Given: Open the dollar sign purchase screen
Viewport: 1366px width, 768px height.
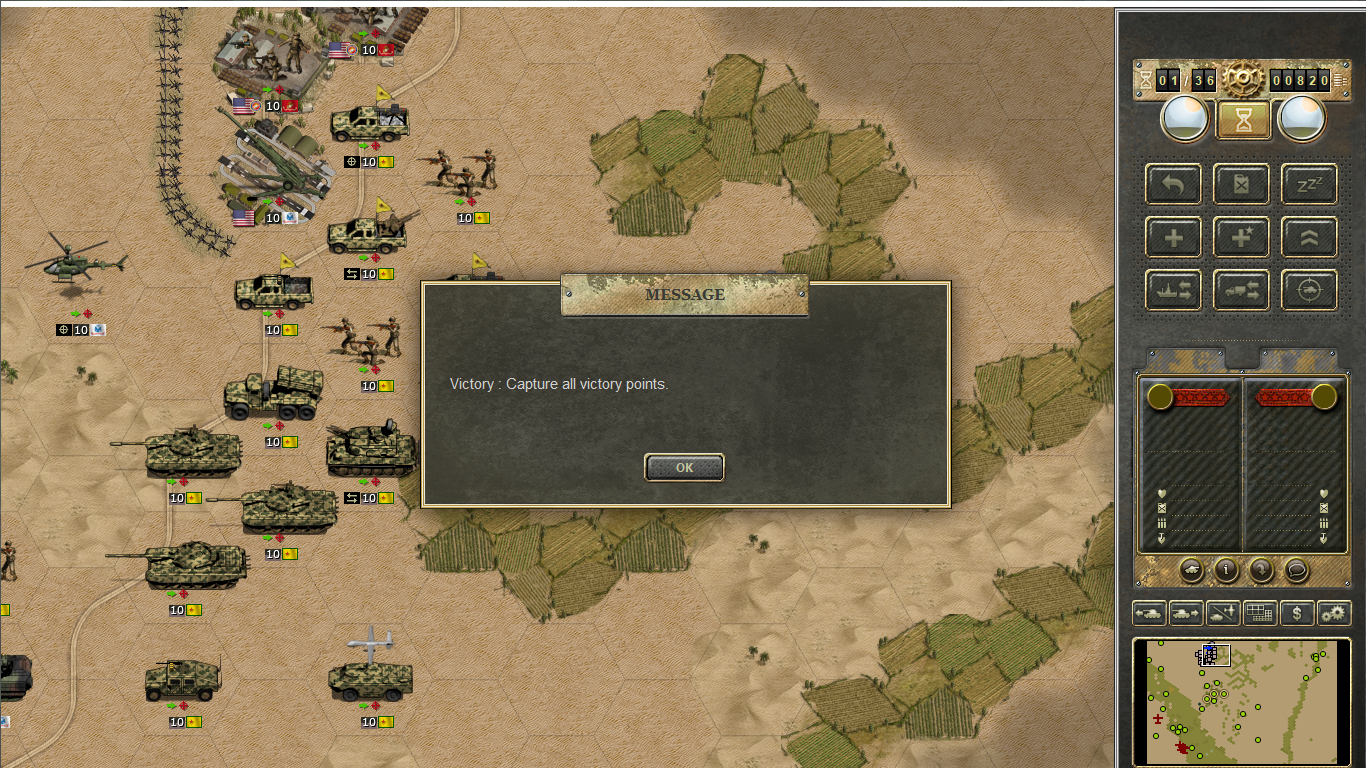Looking at the screenshot, I should (1297, 613).
